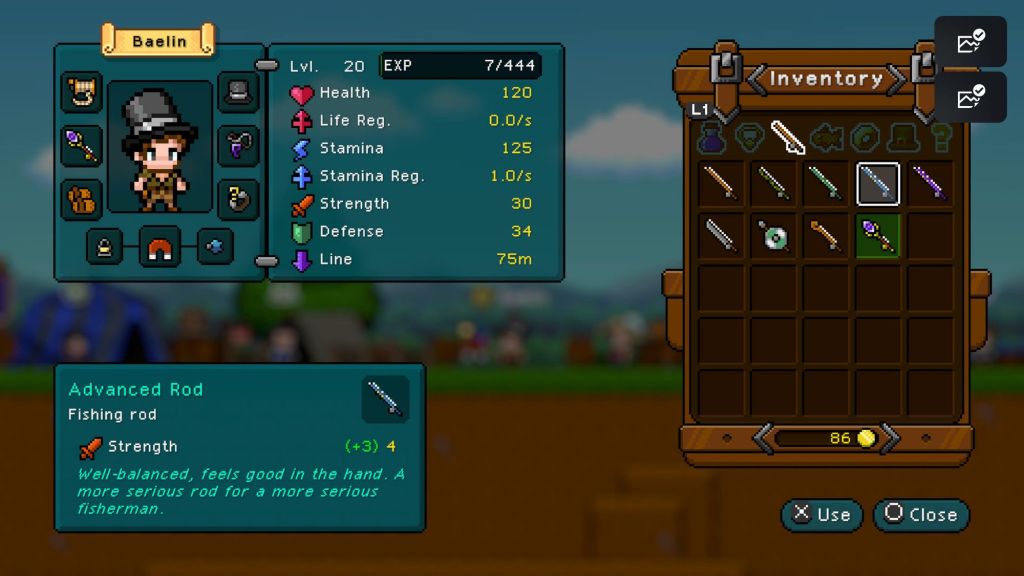The width and height of the screenshot is (1024, 576).
Task: Select the equipped purple gem rod slot
Action: click(878, 236)
